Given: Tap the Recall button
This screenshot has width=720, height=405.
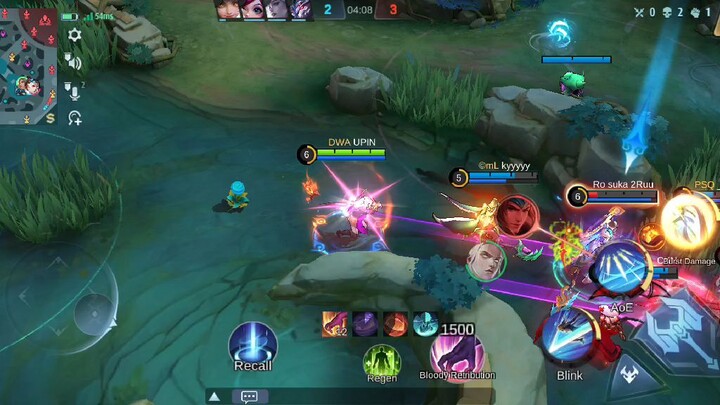Looking at the screenshot, I should click(x=252, y=345).
